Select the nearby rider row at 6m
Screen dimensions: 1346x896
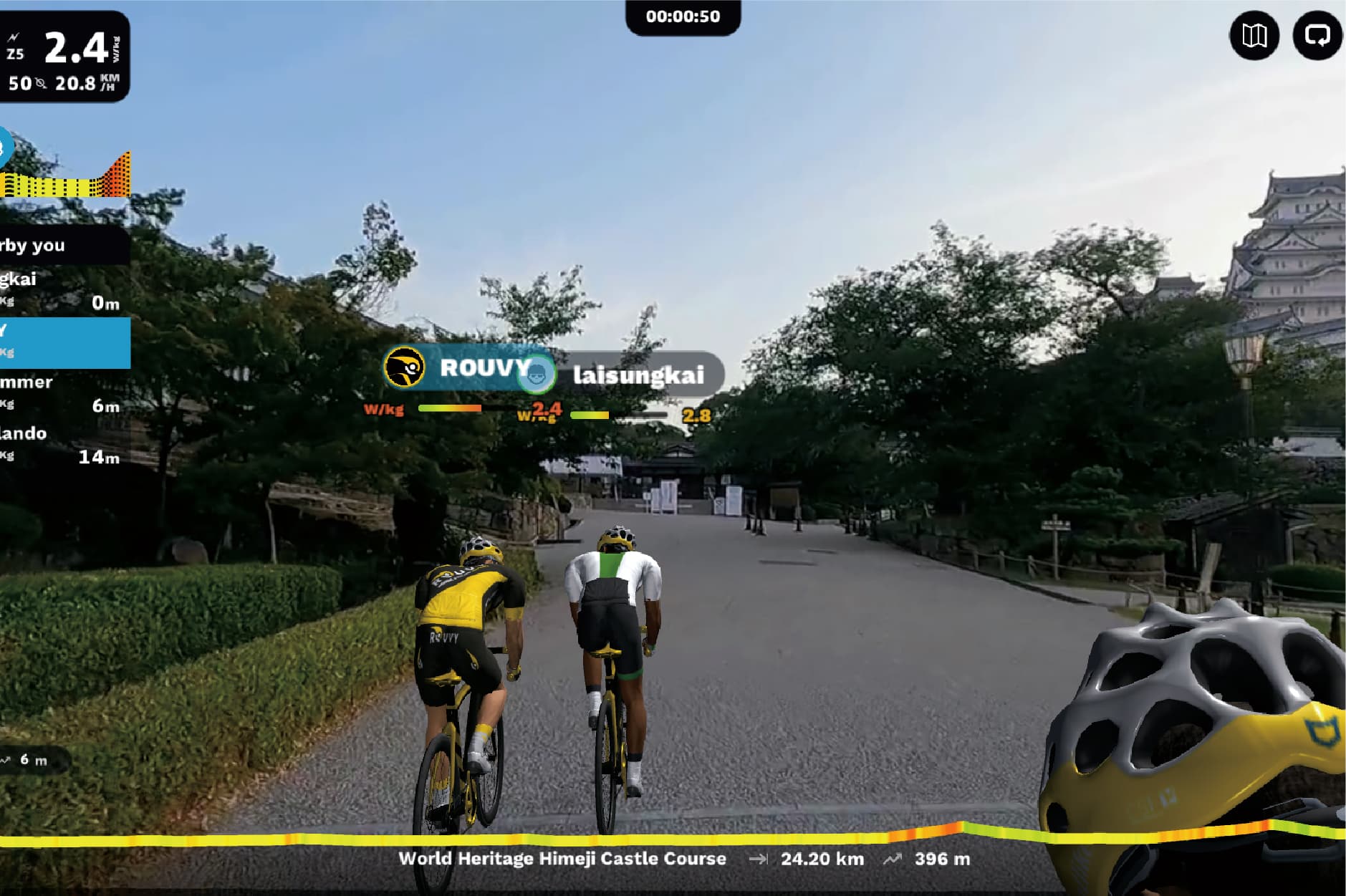tap(63, 393)
